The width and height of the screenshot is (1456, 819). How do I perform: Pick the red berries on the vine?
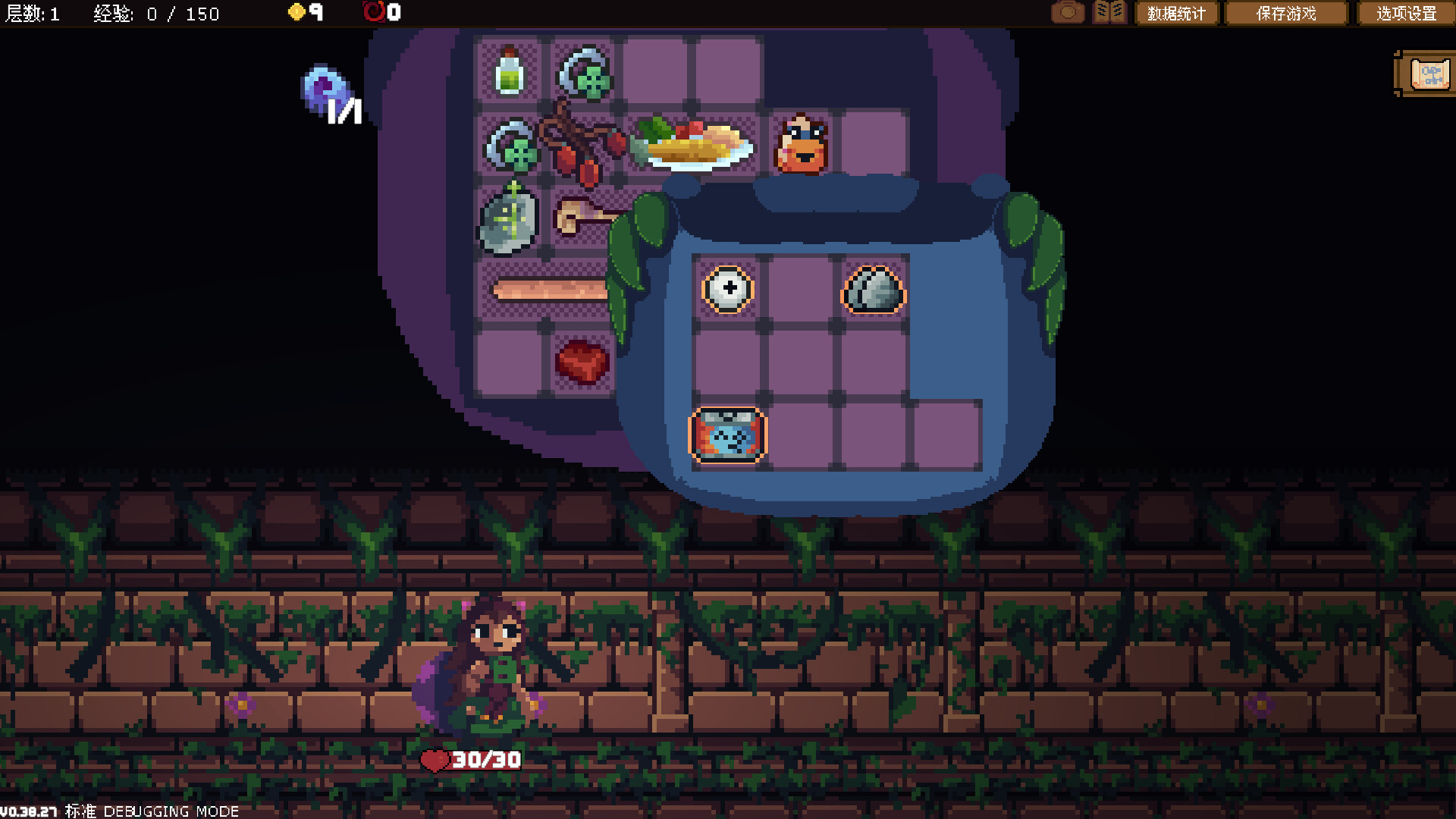(580, 148)
